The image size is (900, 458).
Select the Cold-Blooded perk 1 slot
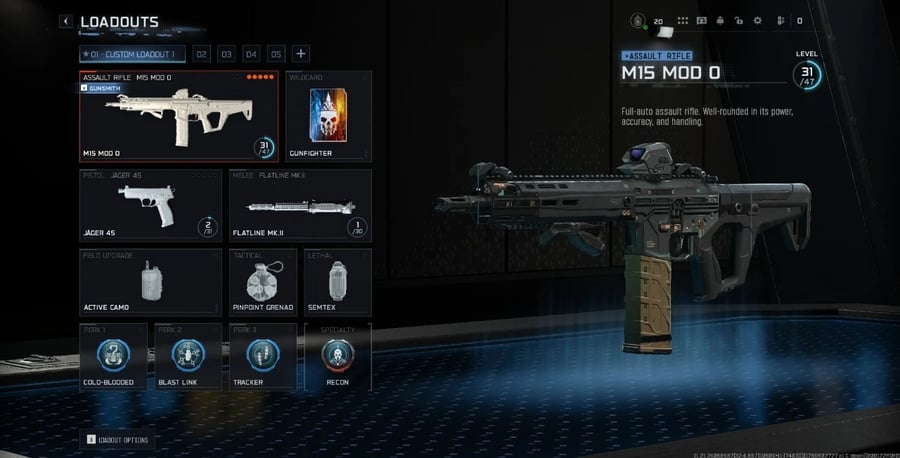pyautogui.click(x=113, y=357)
